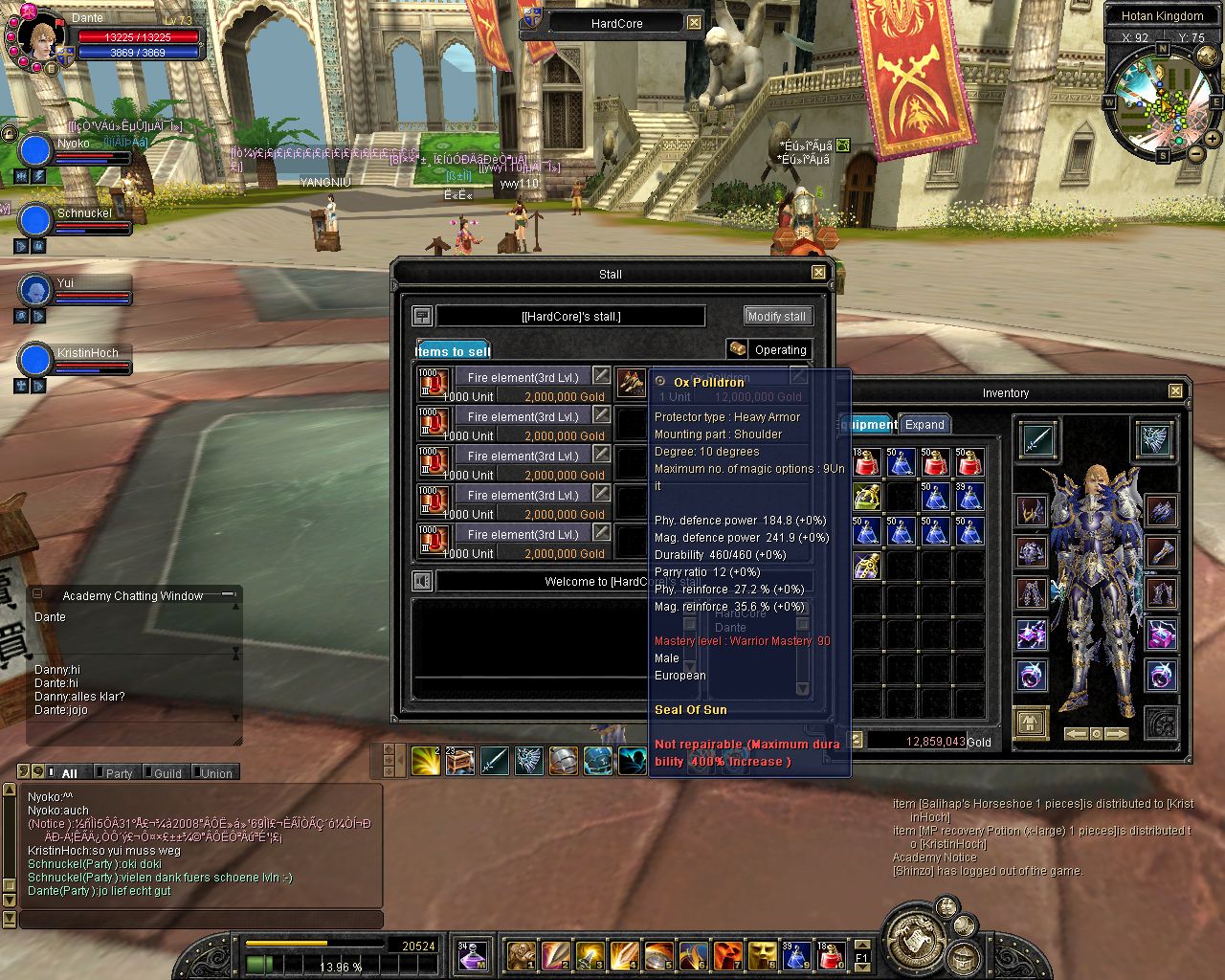This screenshot has height=980, width=1225.
Task: Close the Stall window
Action: click(818, 273)
